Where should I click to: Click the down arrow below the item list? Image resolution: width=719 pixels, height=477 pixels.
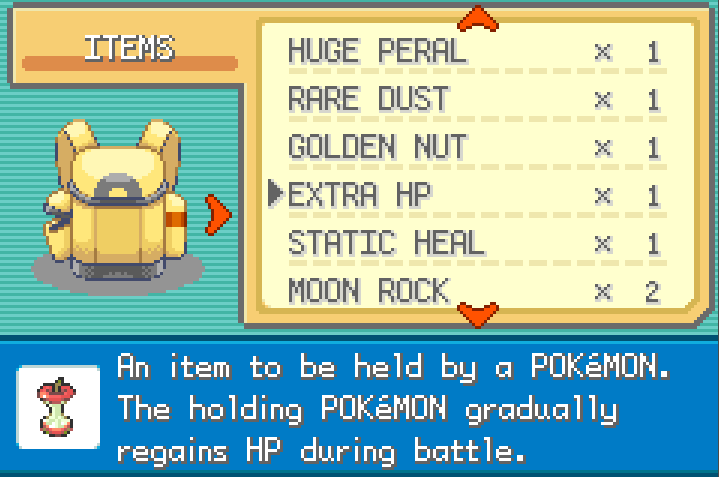478,315
